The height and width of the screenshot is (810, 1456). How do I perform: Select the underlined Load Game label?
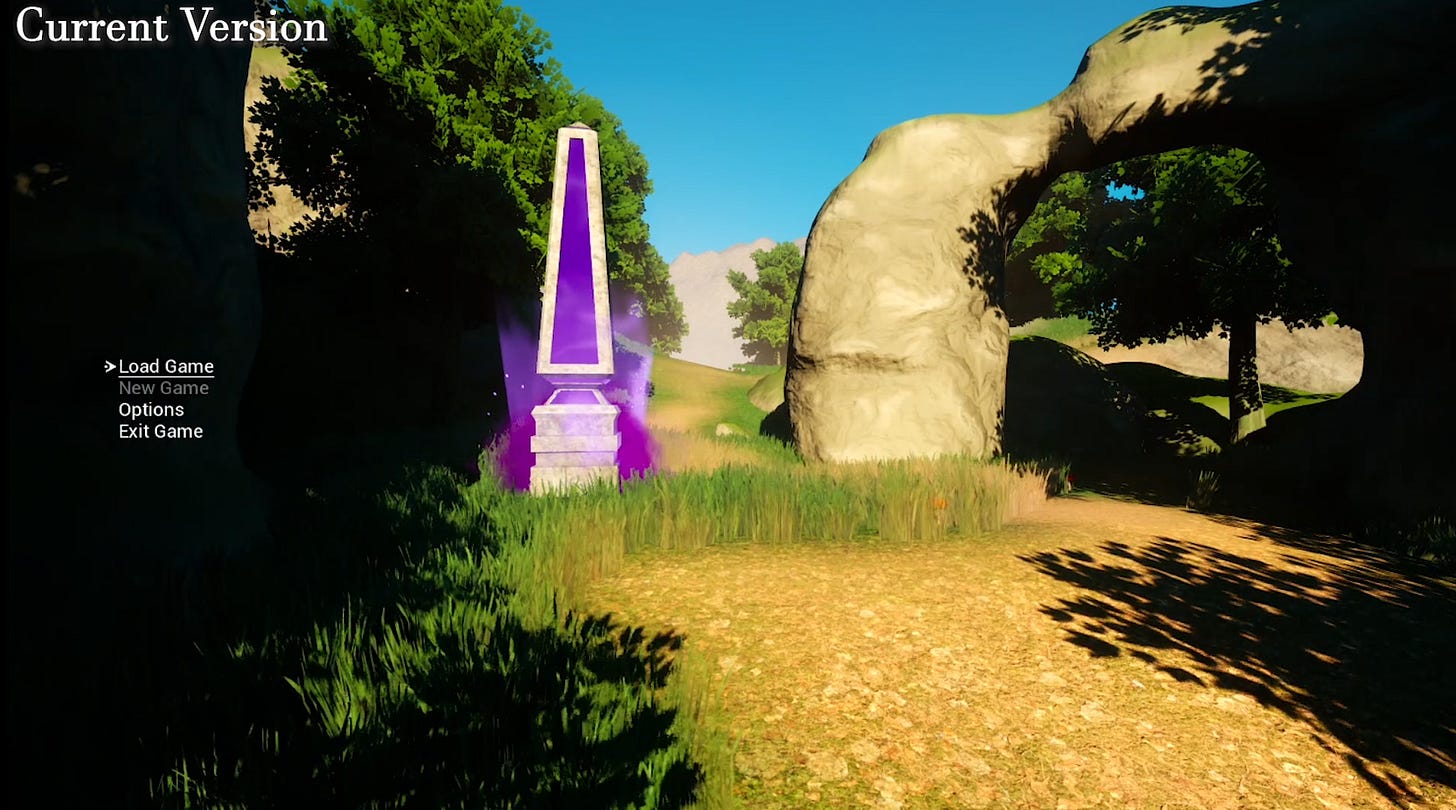coord(165,366)
